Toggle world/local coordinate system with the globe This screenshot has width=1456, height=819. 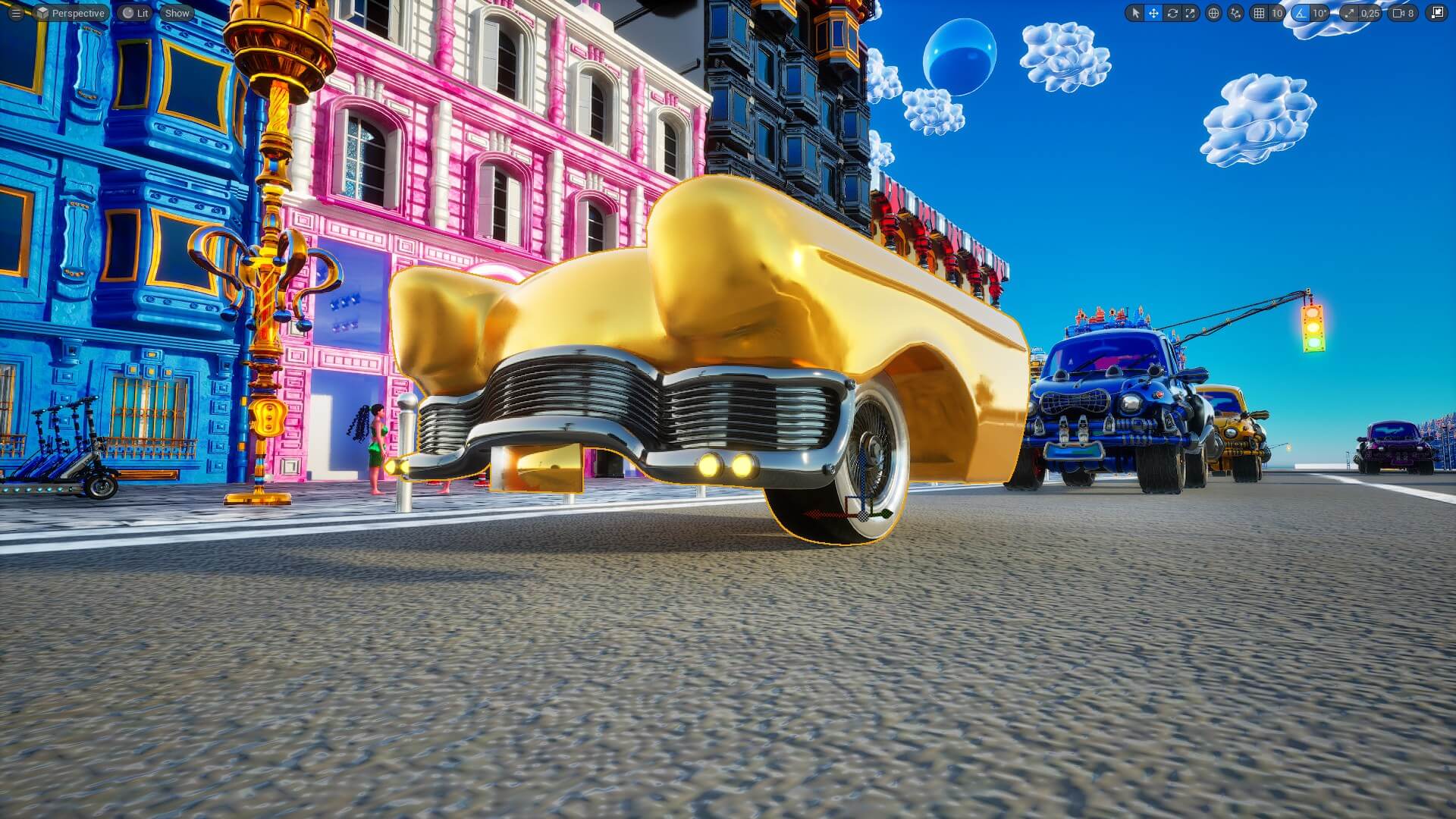(x=1214, y=14)
